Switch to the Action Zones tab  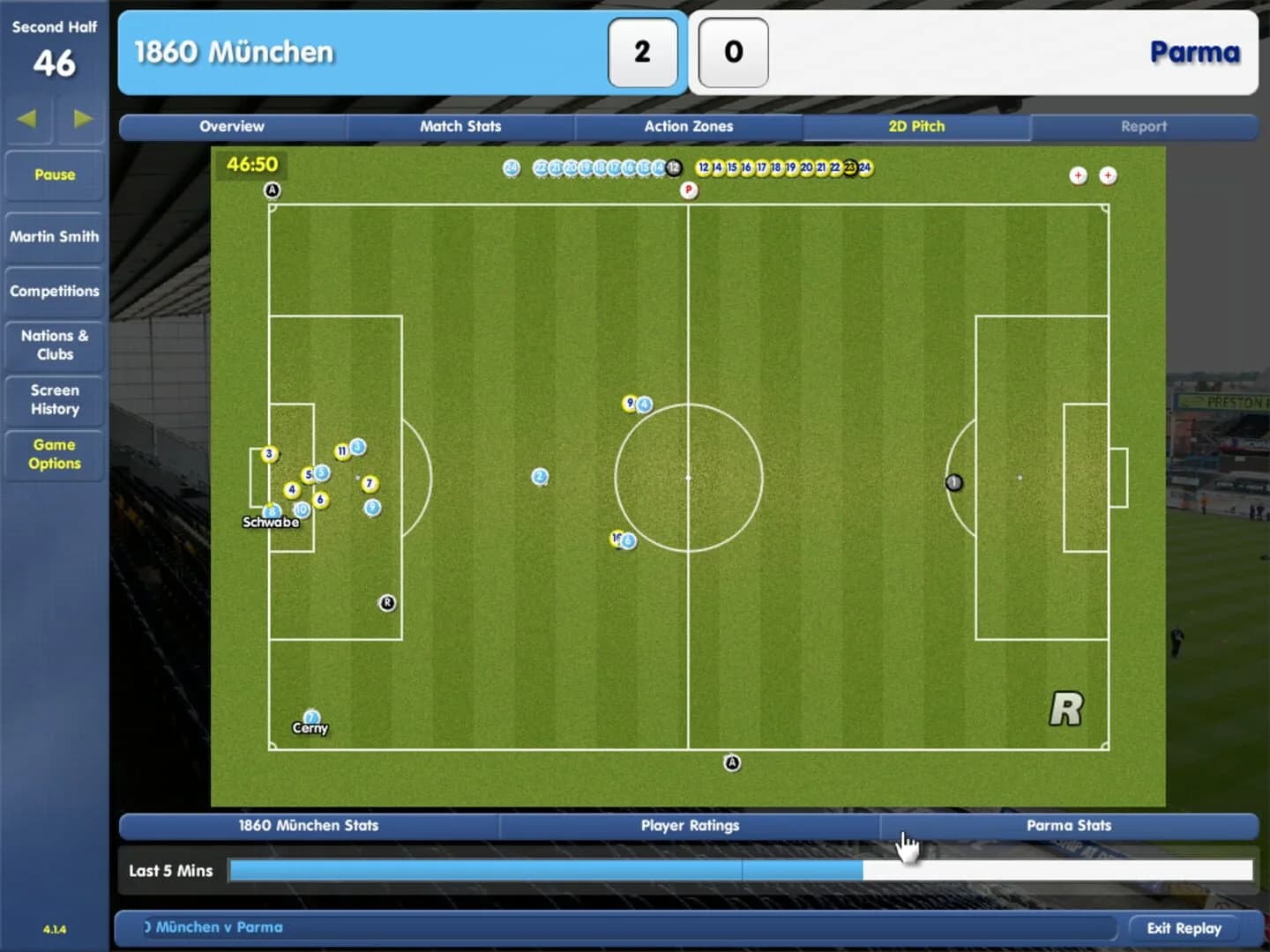[x=689, y=126]
